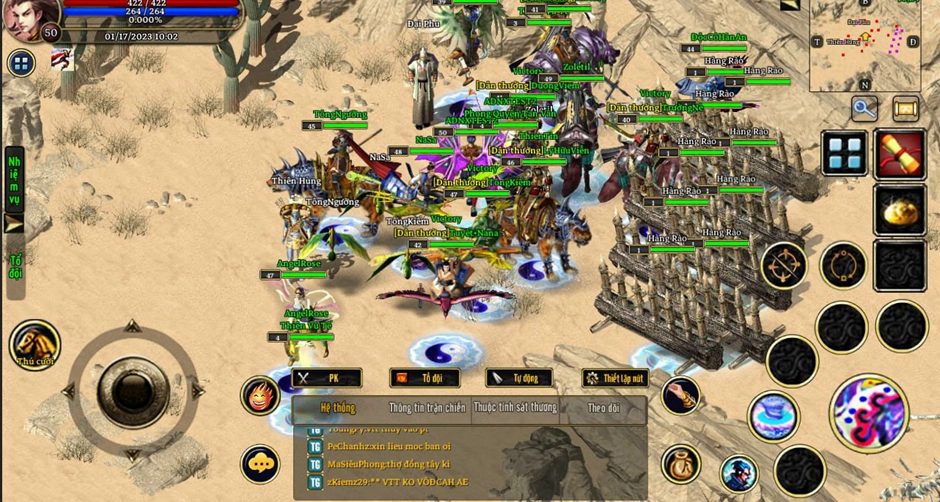The height and width of the screenshot is (502, 940).
Task: Switch to the Hệ thống chat tab
Action: click(338, 408)
